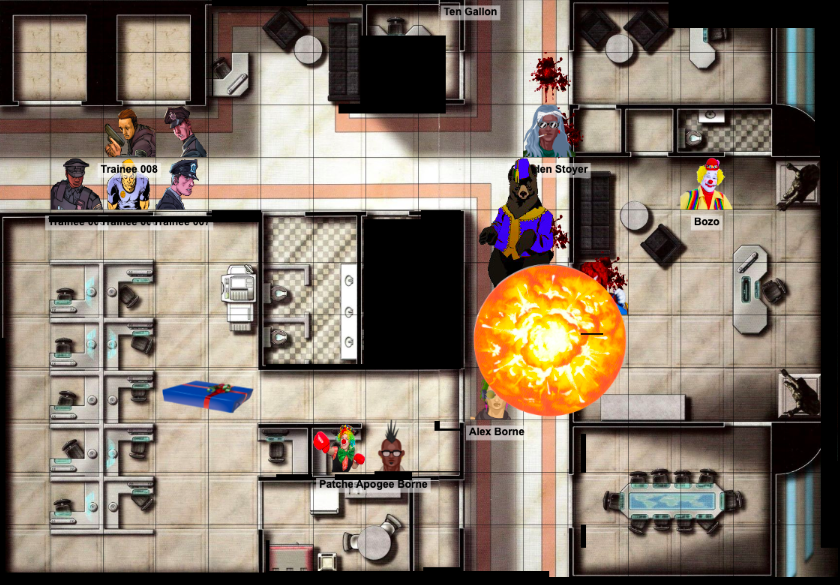Select the bear in purple robe token

pyautogui.click(x=521, y=222)
